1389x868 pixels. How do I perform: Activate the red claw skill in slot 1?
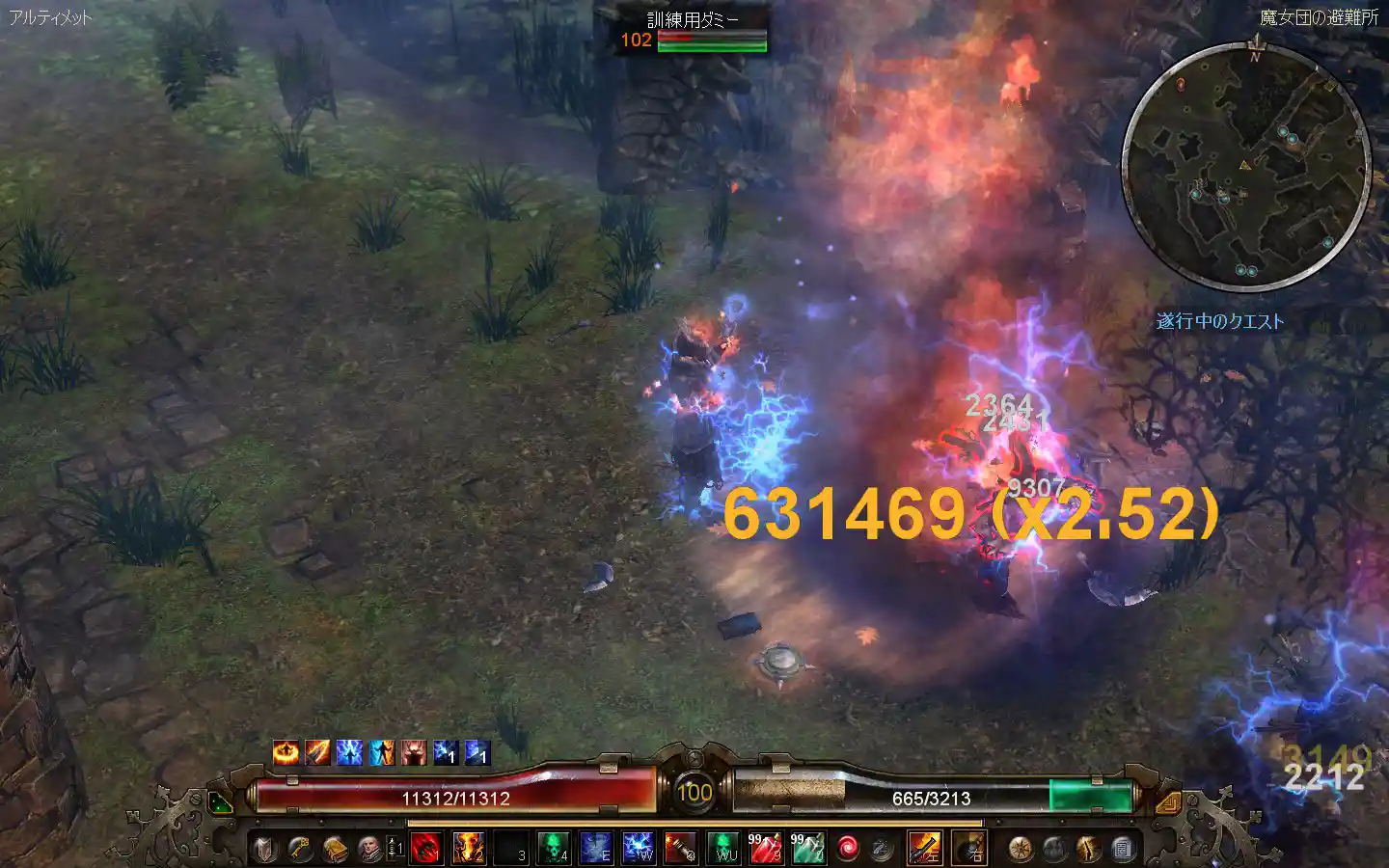(x=425, y=849)
